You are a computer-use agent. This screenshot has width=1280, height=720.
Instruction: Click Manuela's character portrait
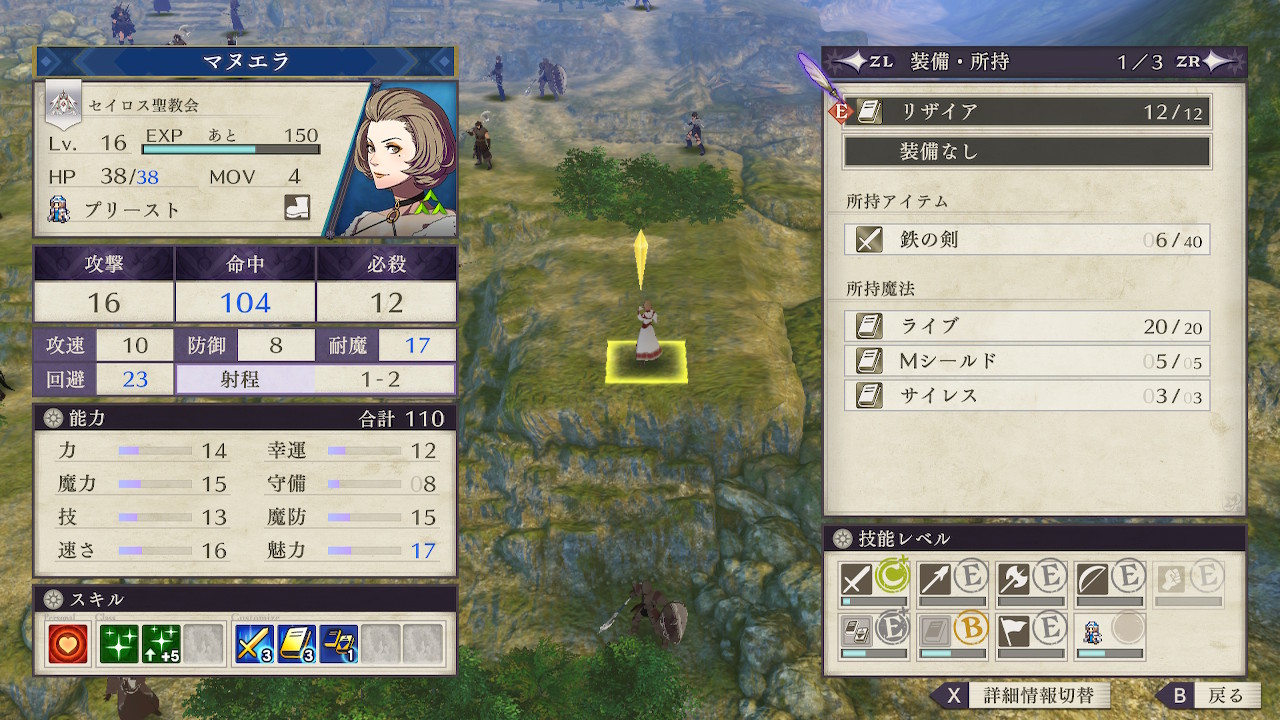(405, 160)
